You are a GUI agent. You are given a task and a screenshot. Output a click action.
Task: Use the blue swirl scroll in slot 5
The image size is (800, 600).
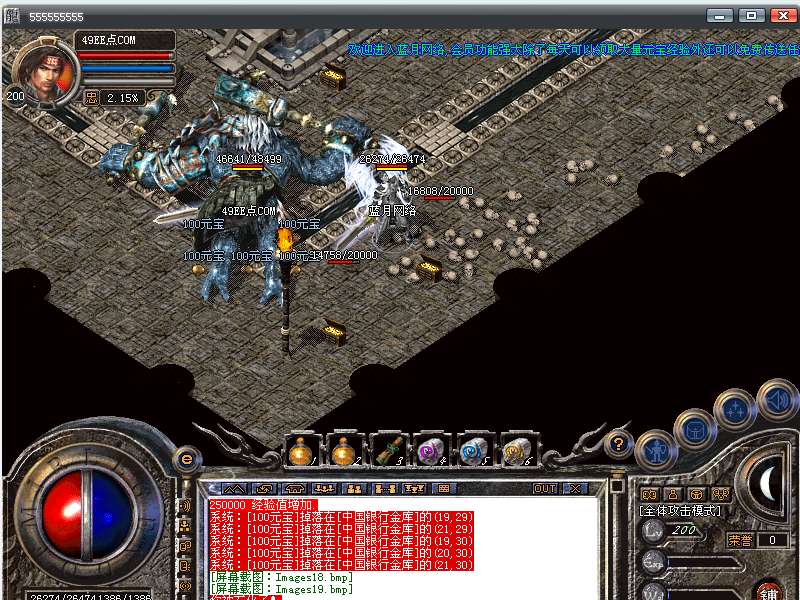point(474,451)
